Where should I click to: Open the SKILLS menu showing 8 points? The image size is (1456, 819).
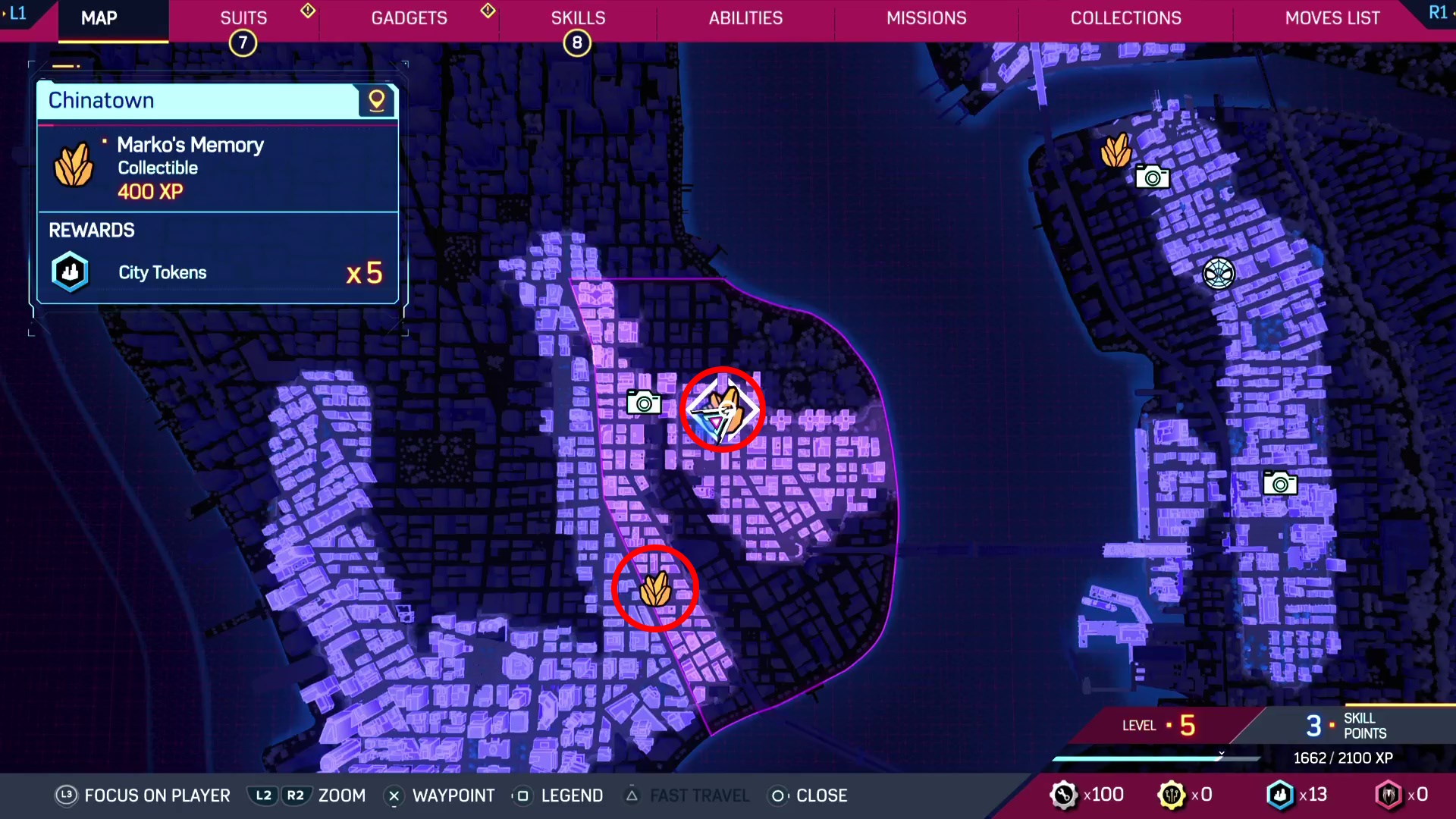[x=578, y=17]
